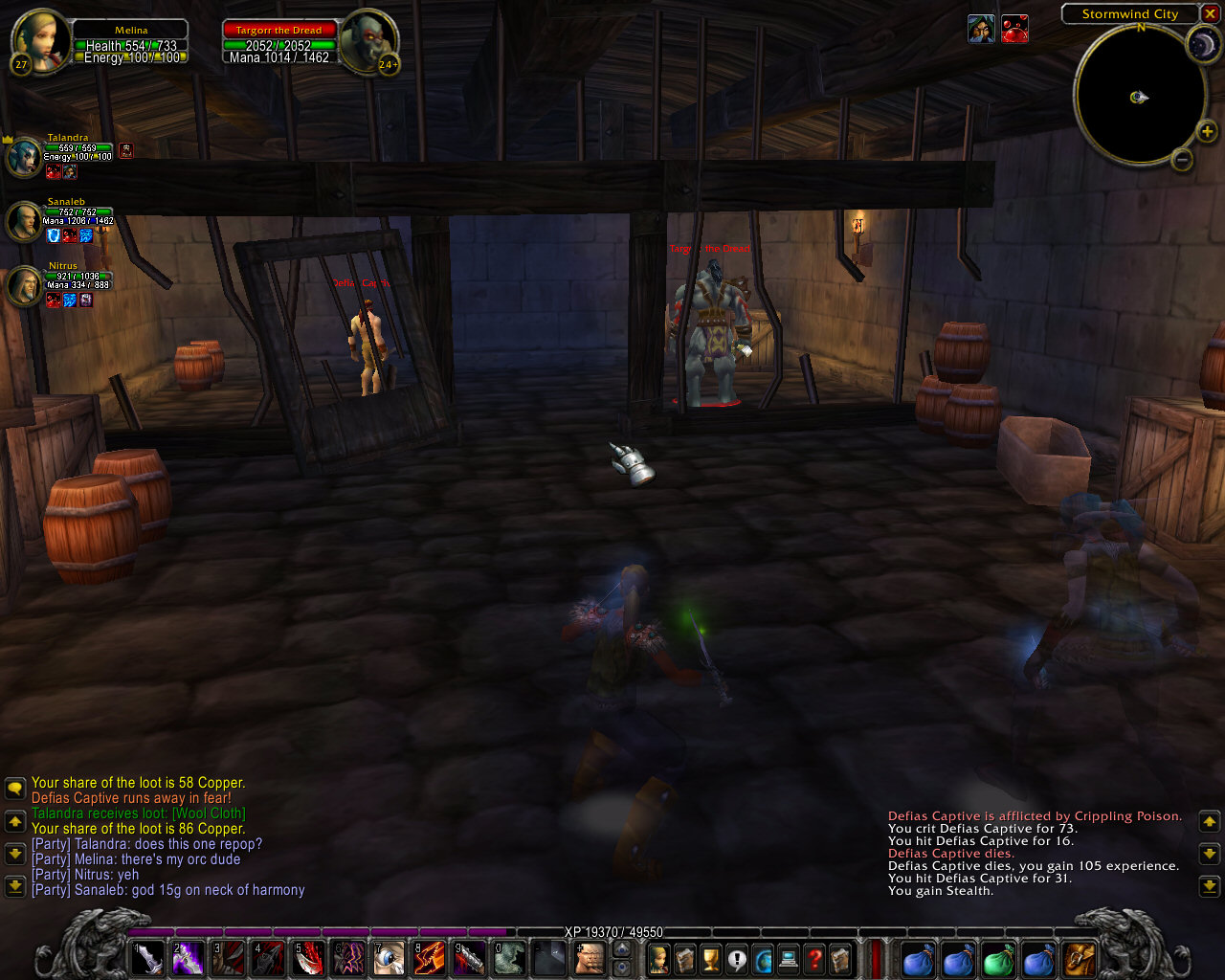Open the character info micro button
The width and height of the screenshot is (1225, 980).
(x=658, y=958)
